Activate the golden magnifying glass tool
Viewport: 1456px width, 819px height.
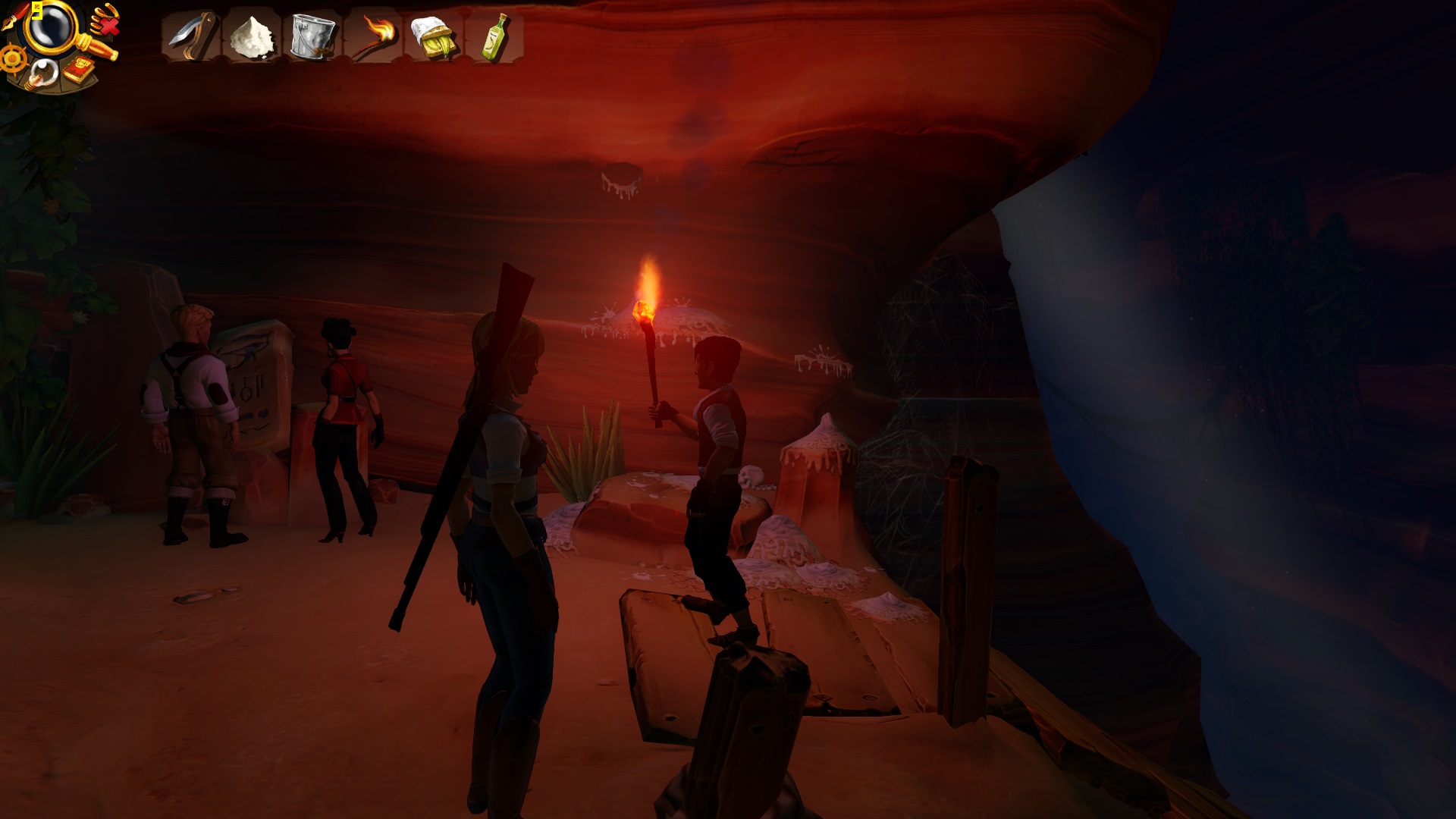point(52,27)
